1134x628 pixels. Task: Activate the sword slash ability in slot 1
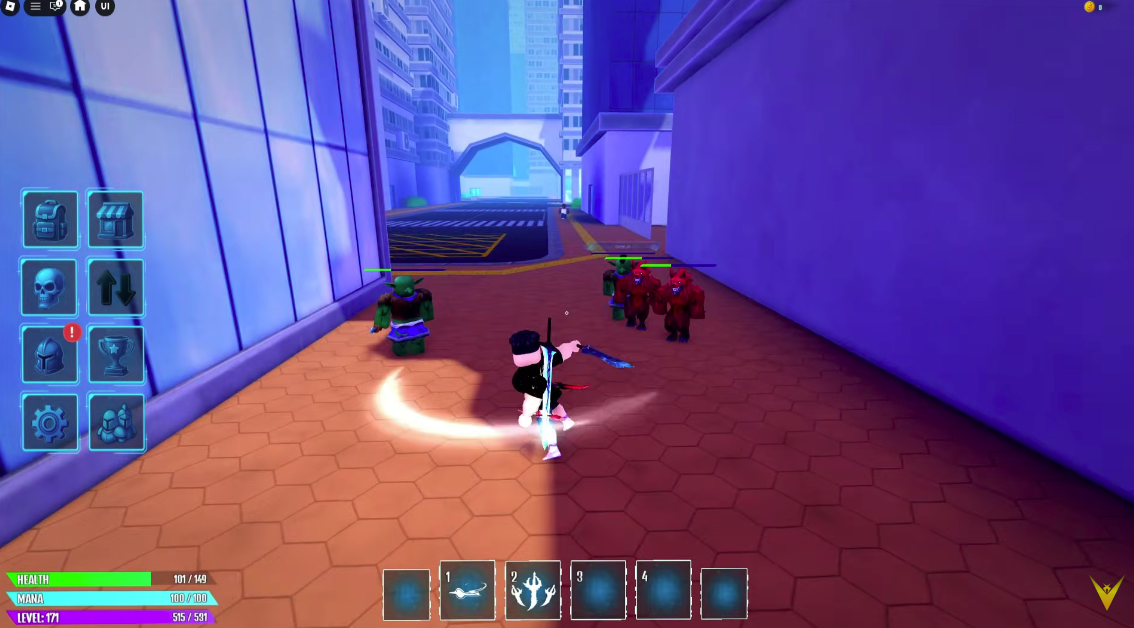(468, 591)
